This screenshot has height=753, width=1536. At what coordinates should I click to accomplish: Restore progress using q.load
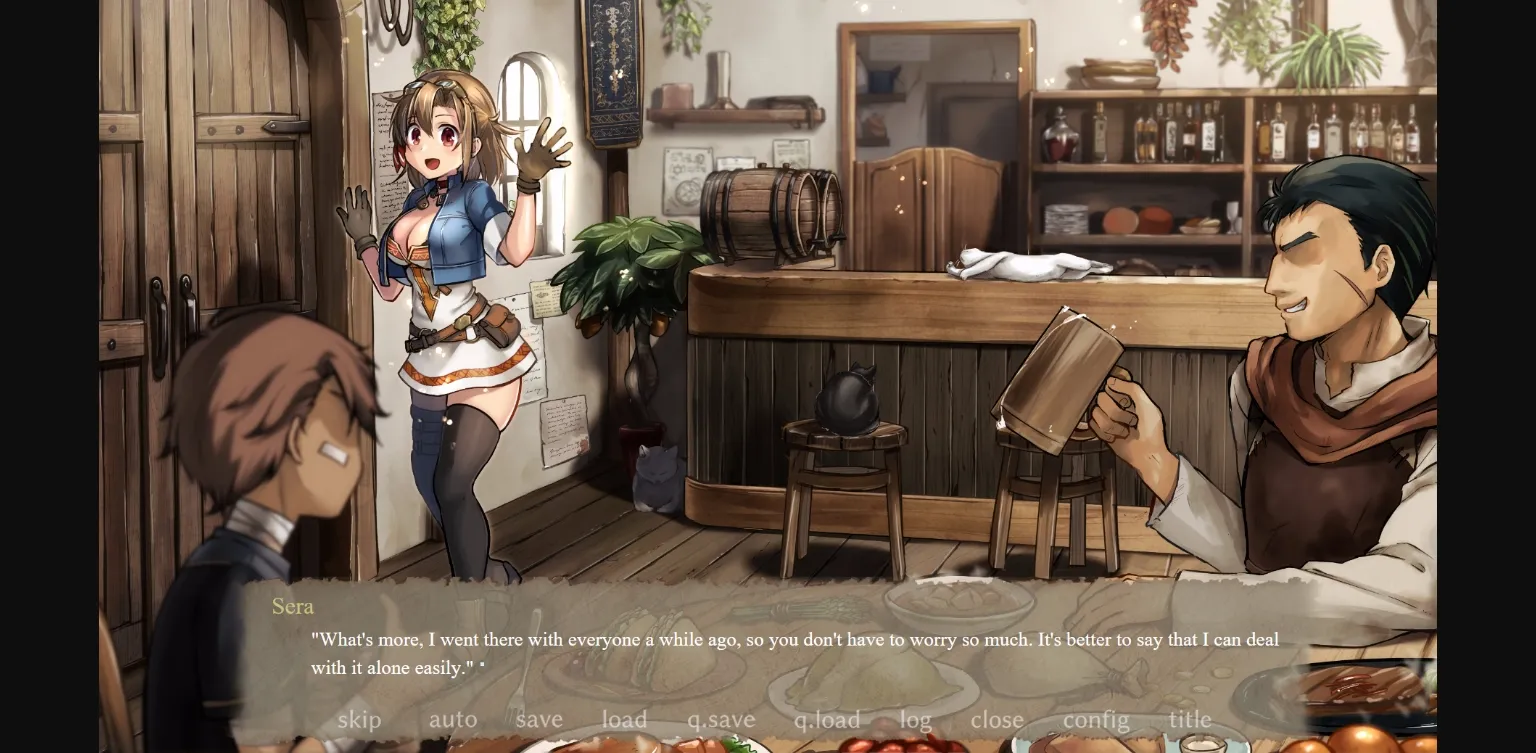click(826, 719)
